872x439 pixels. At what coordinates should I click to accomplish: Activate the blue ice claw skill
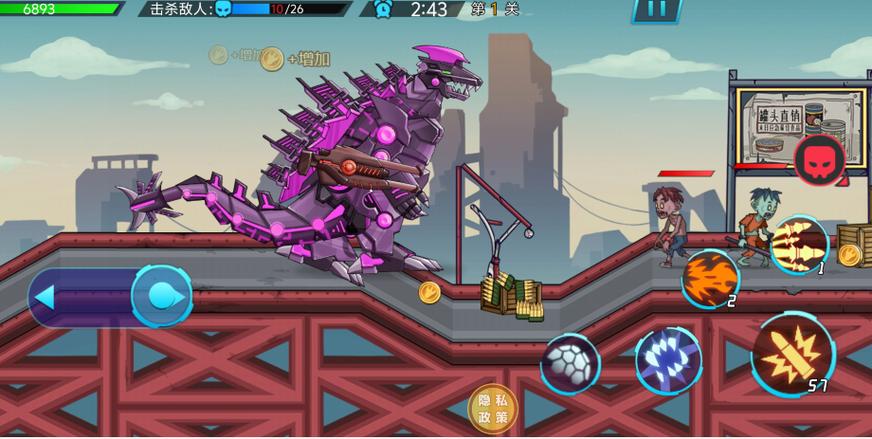click(668, 360)
